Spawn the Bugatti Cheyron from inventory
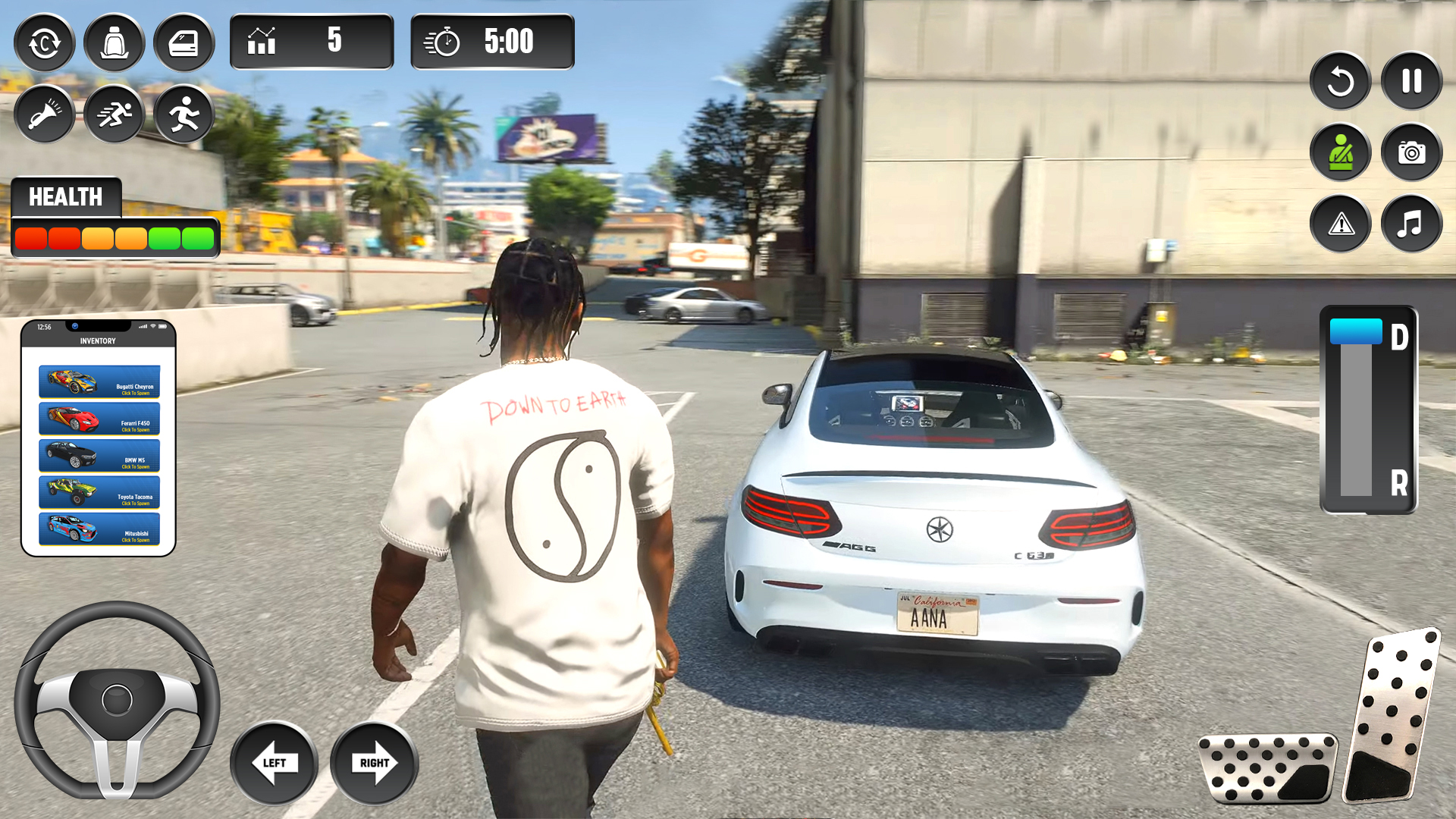Viewport: 1456px width, 819px height. (99, 381)
